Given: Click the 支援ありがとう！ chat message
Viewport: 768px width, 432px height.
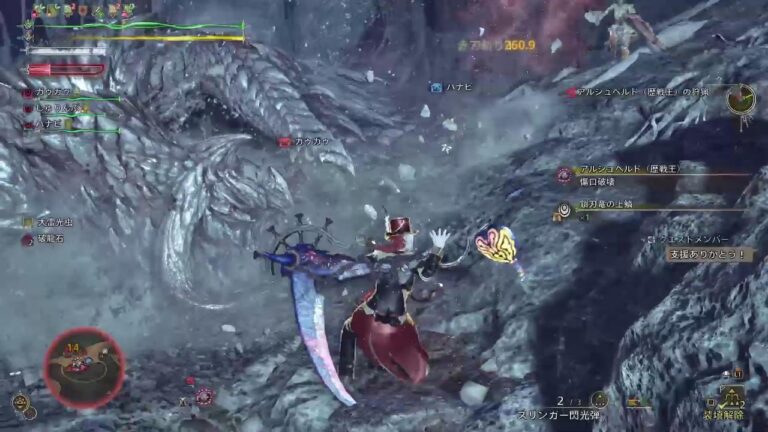Looking at the screenshot, I should [x=710, y=255].
